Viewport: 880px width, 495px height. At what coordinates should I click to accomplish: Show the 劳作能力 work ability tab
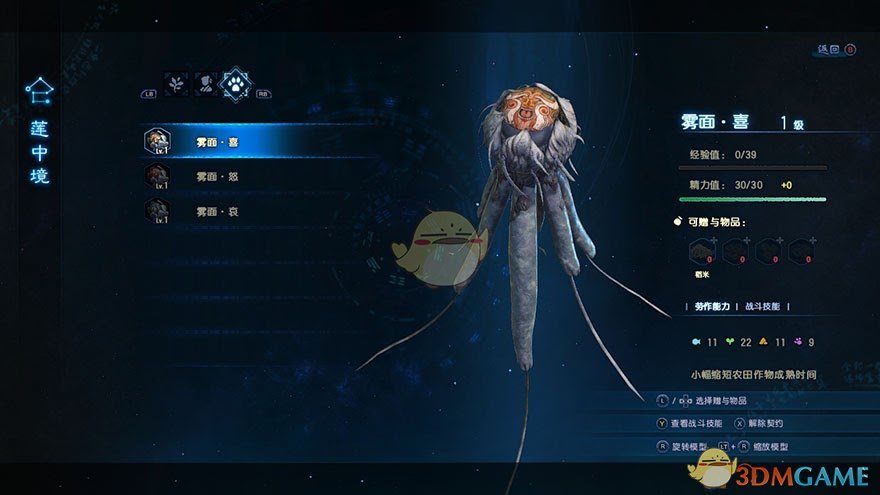pyautogui.click(x=709, y=306)
